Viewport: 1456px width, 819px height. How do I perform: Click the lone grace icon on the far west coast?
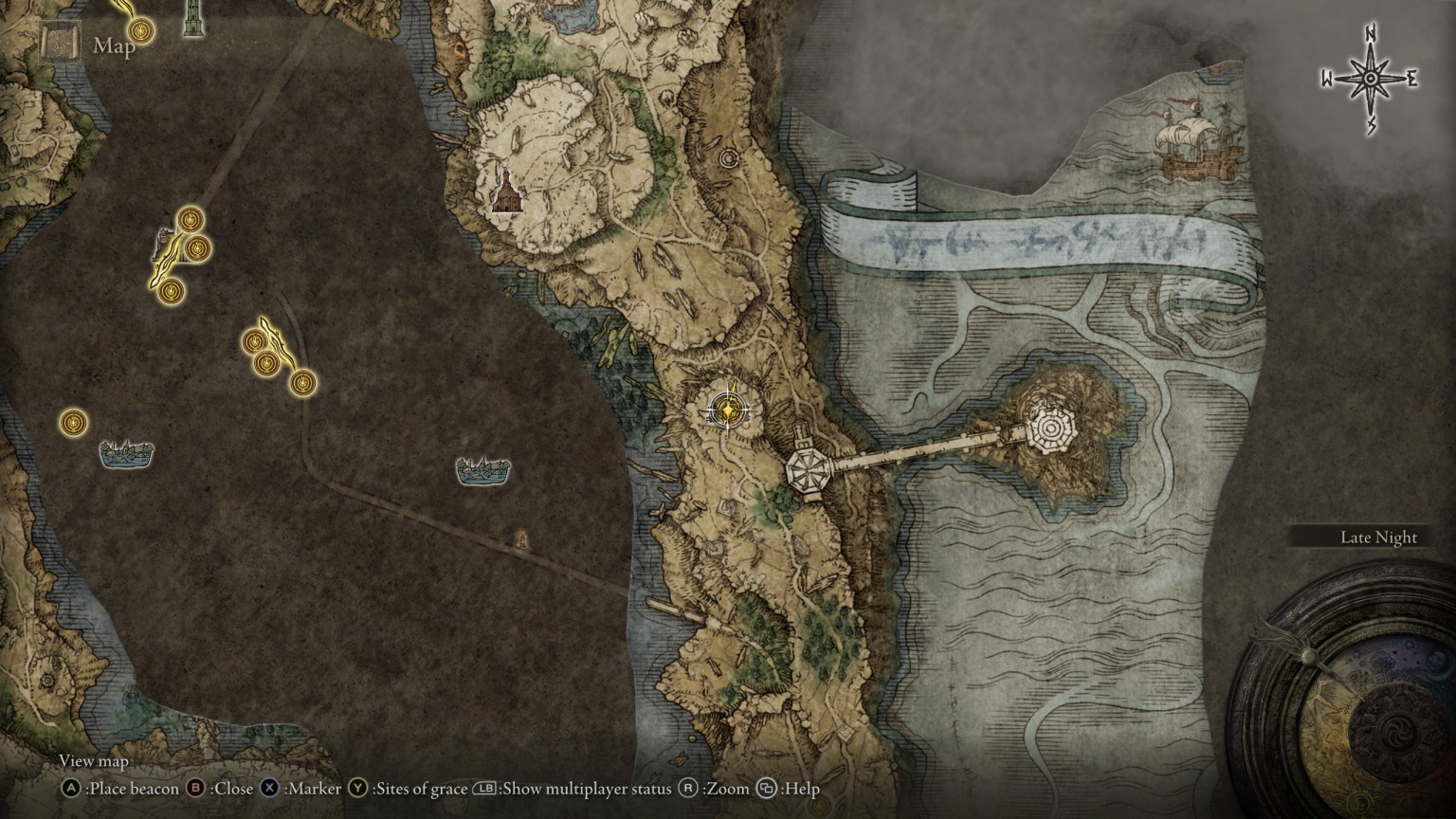tap(74, 421)
